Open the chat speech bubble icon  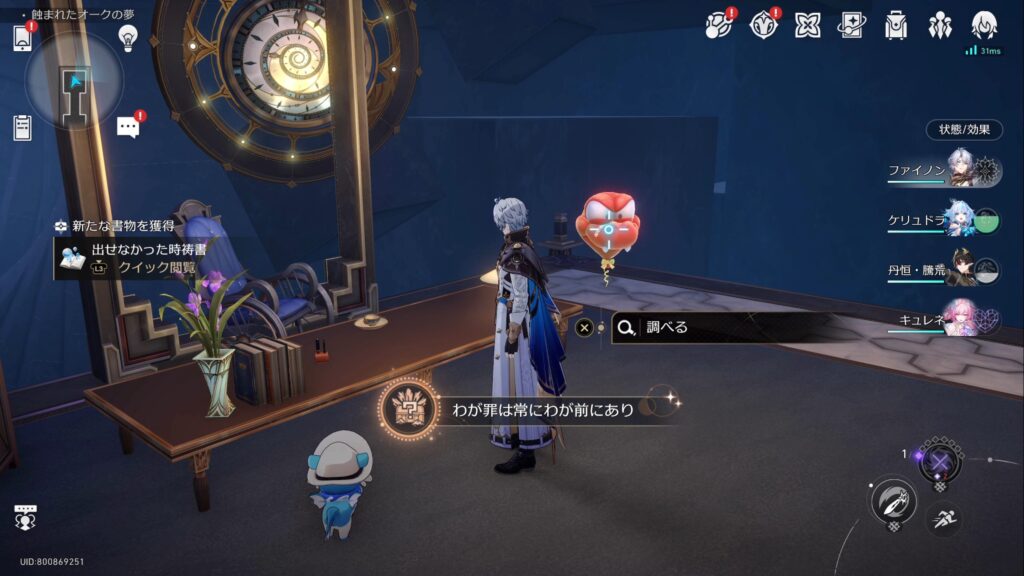click(x=128, y=127)
